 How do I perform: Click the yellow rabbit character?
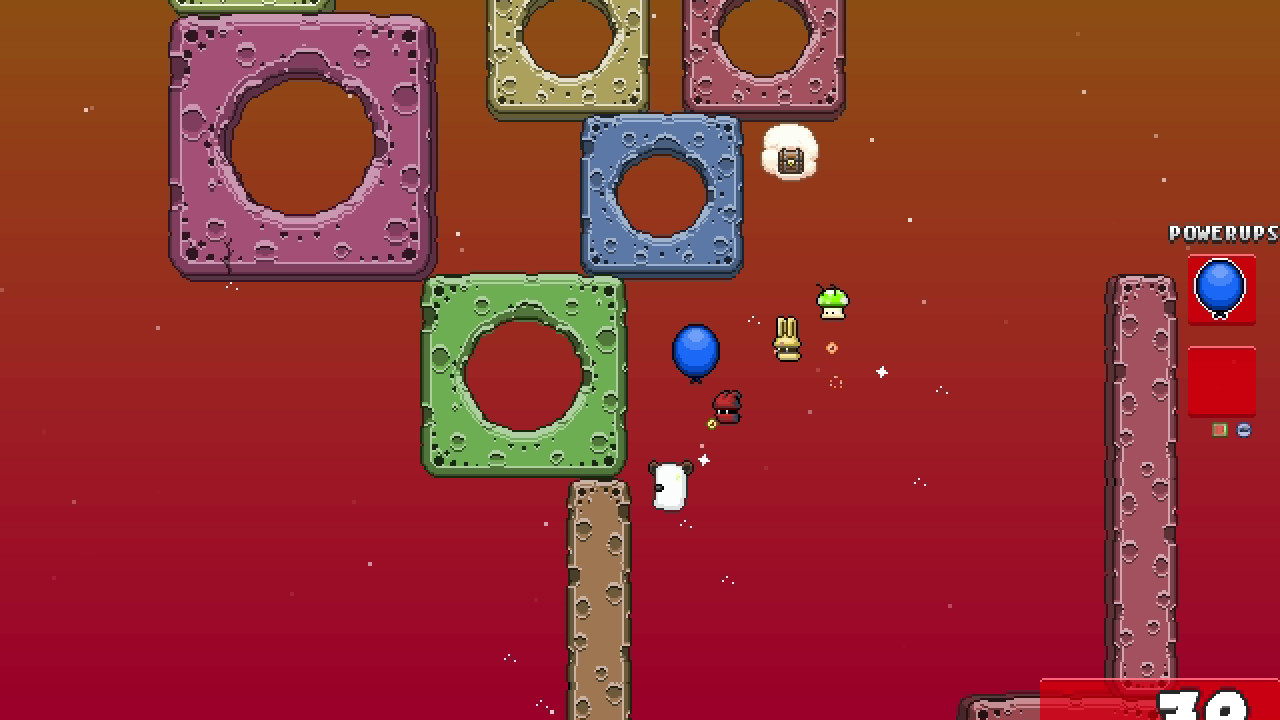786,337
